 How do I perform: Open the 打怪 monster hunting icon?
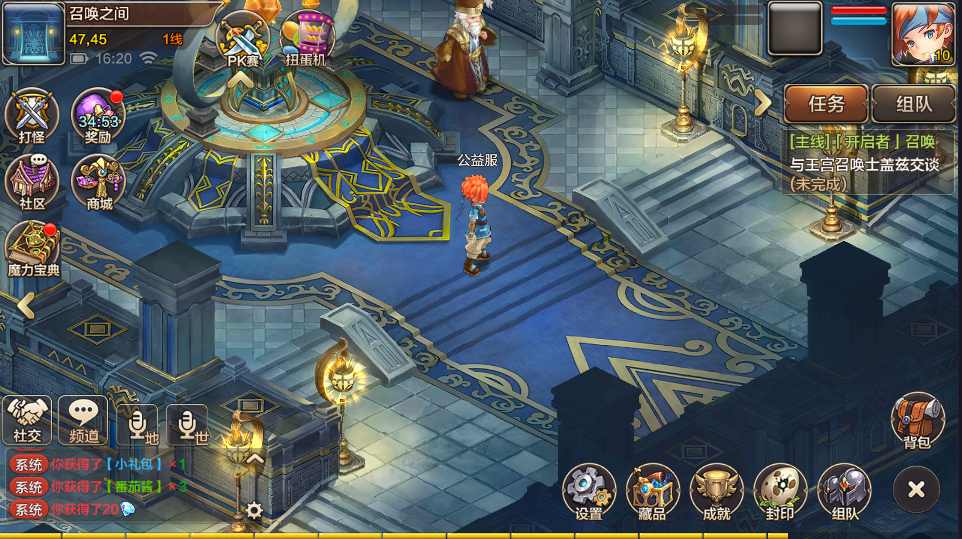(x=32, y=115)
